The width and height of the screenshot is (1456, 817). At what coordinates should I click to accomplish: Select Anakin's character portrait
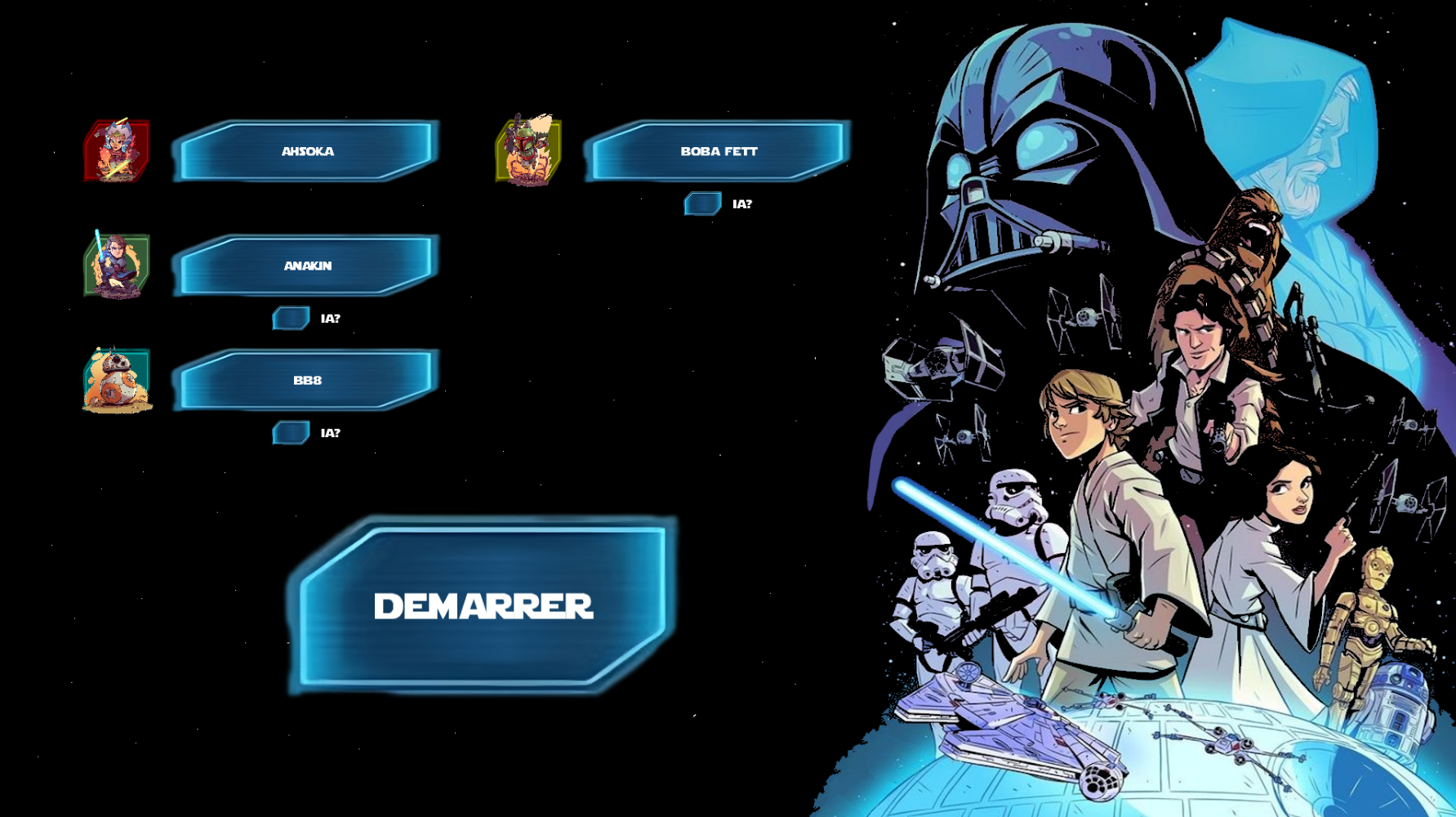(117, 266)
